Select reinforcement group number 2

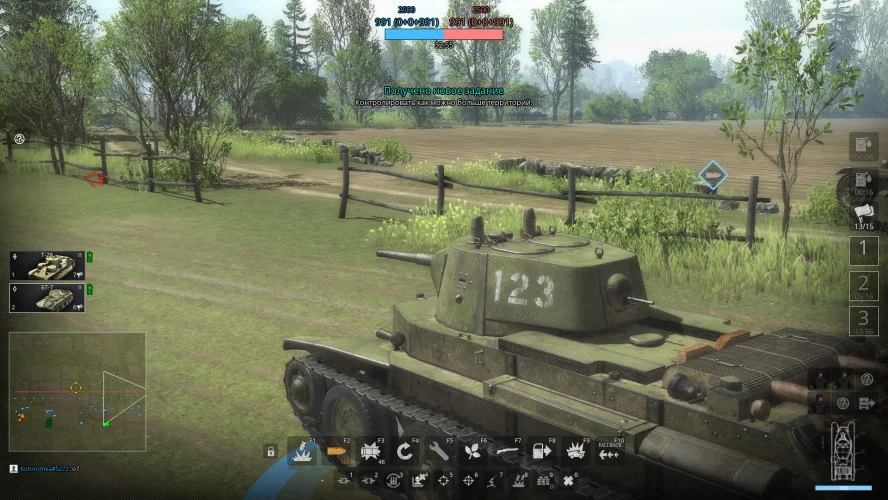point(863,285)
